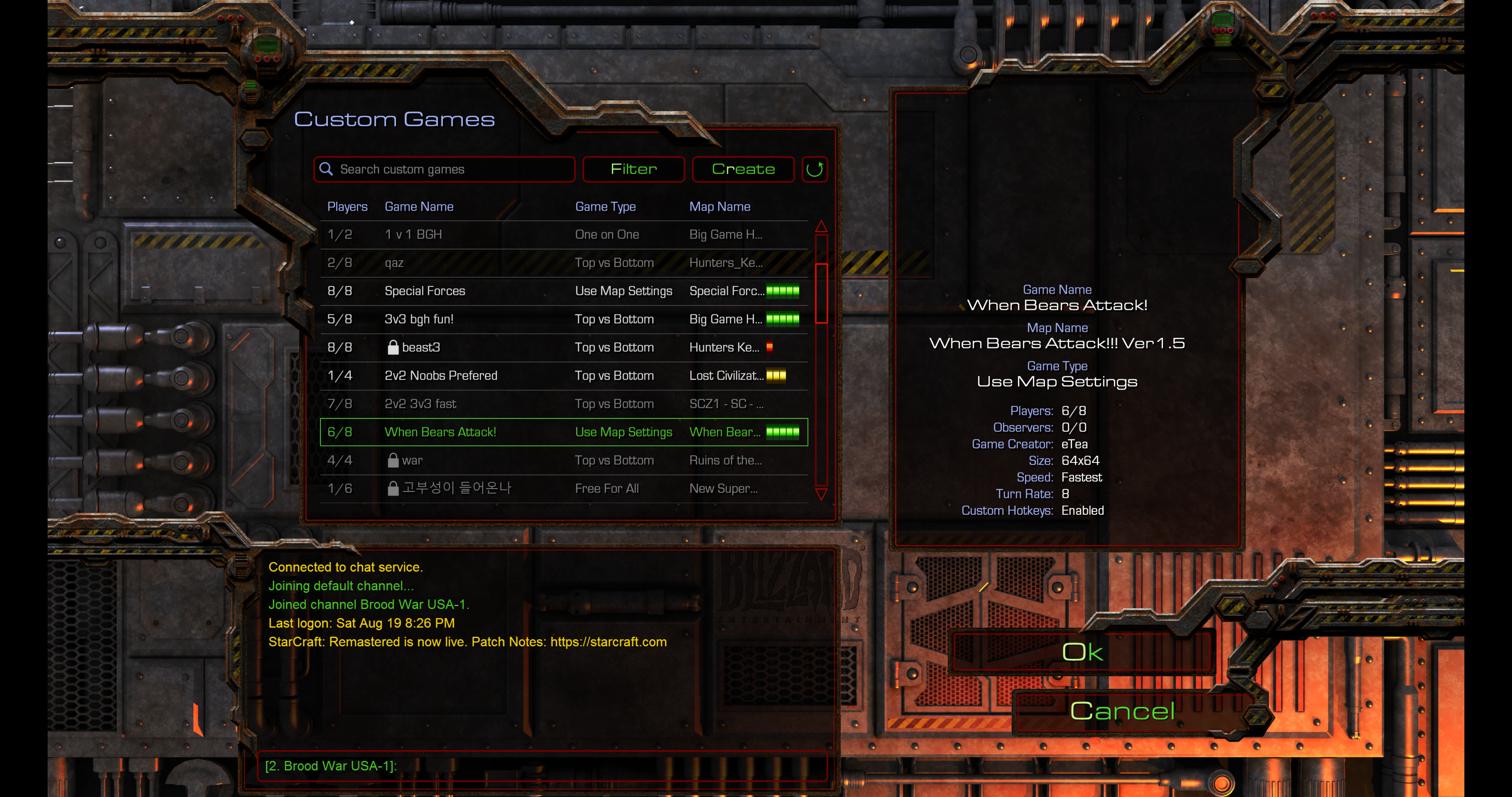1512x797 pixels.
Task: Click the game list scroll up arrow
Action: pos(822,227)
